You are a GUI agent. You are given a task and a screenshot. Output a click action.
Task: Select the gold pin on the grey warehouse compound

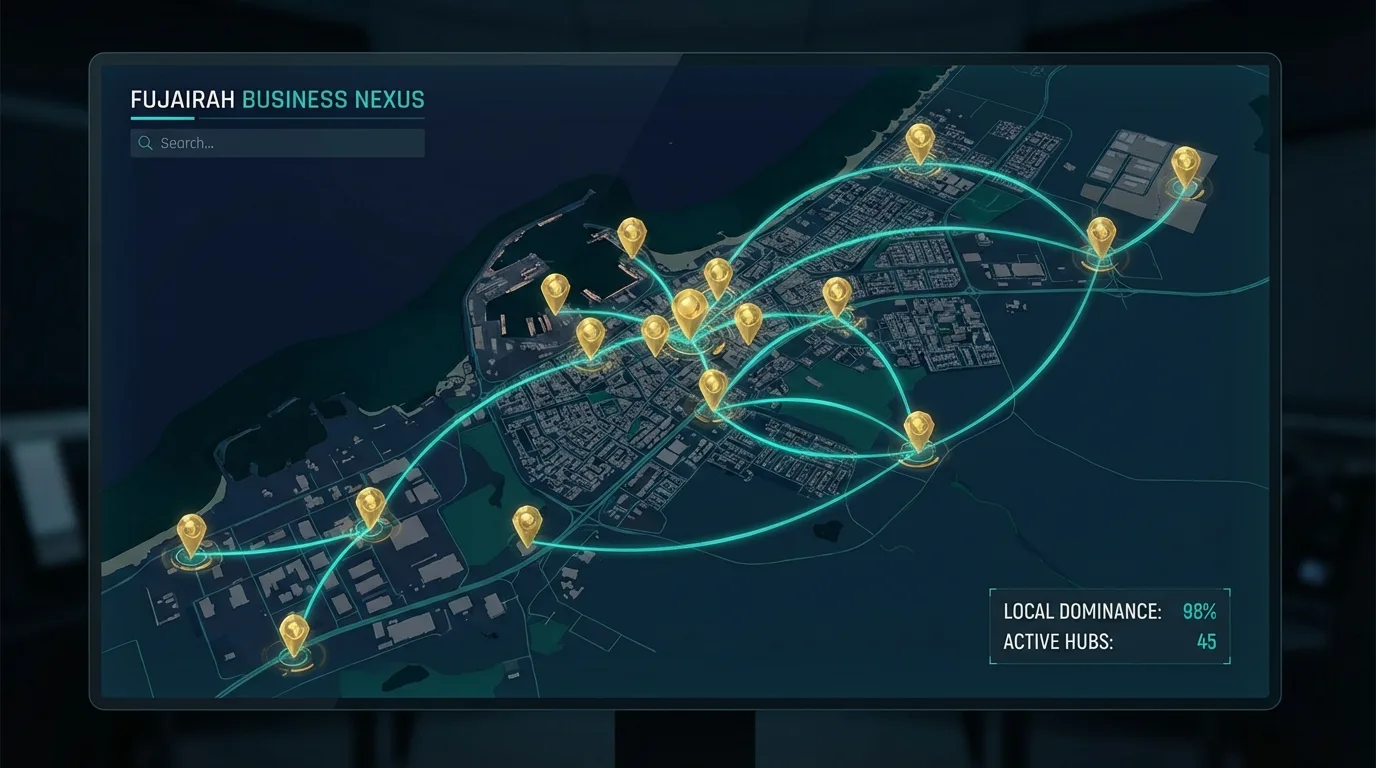[1185, 164]
